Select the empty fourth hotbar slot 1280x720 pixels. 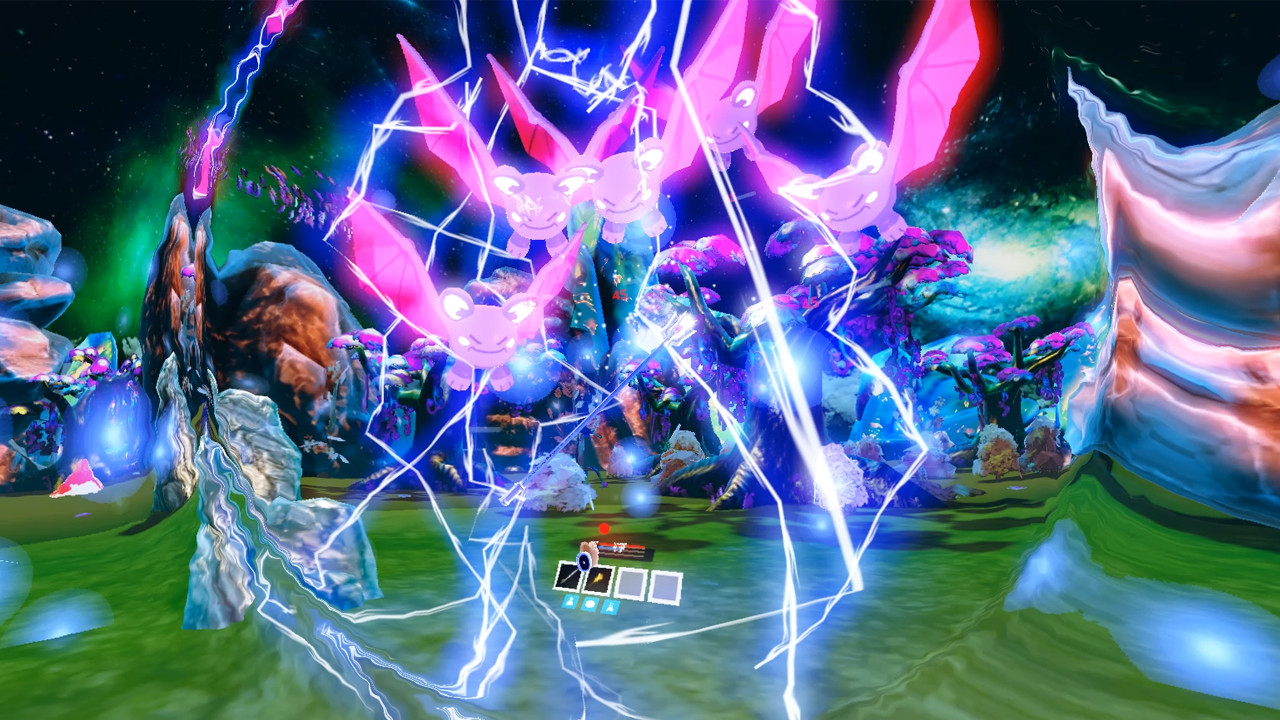[x=665, y=584]
